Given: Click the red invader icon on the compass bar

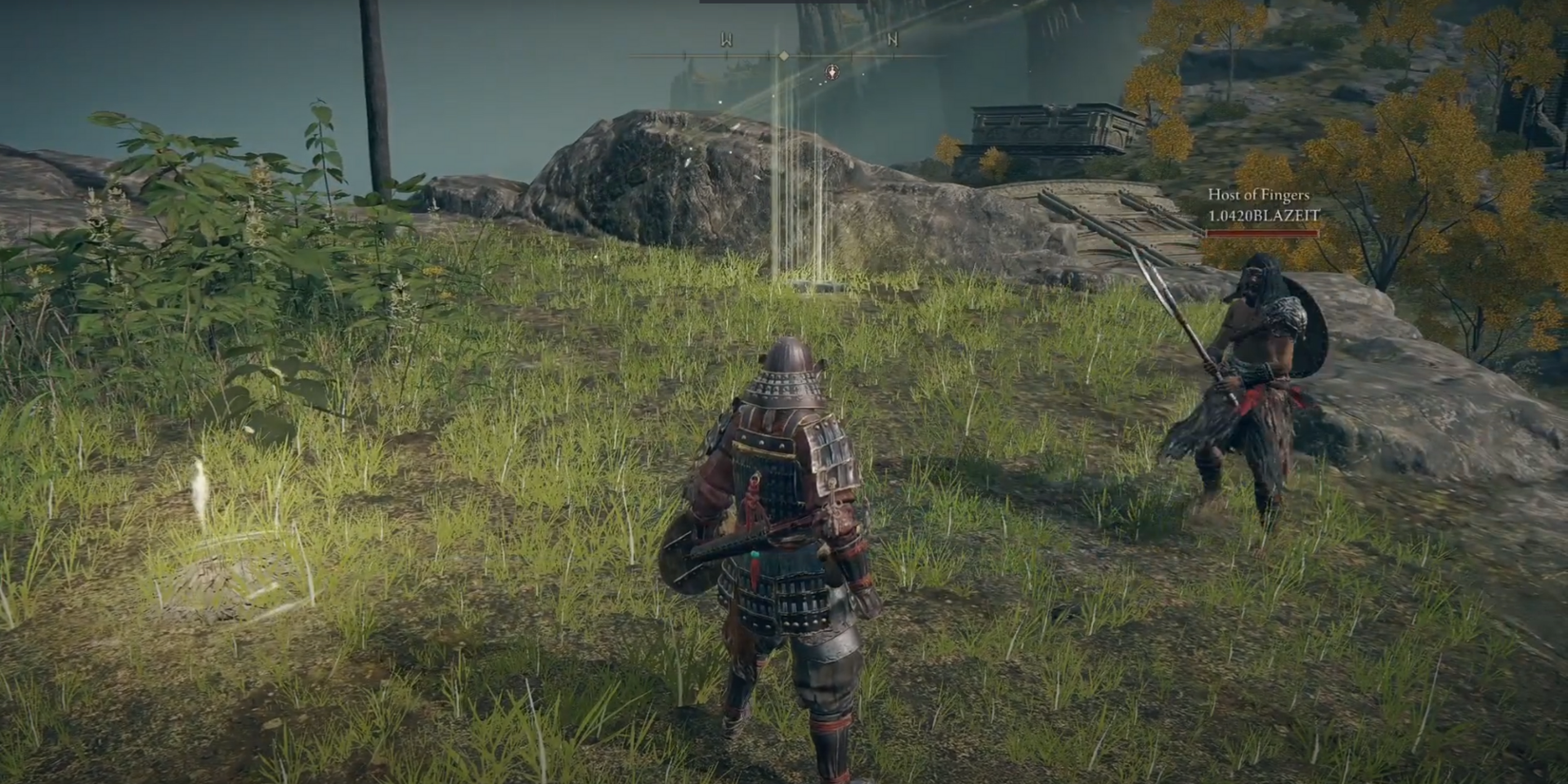Looking at the screenshot, I should coord(832,72).
